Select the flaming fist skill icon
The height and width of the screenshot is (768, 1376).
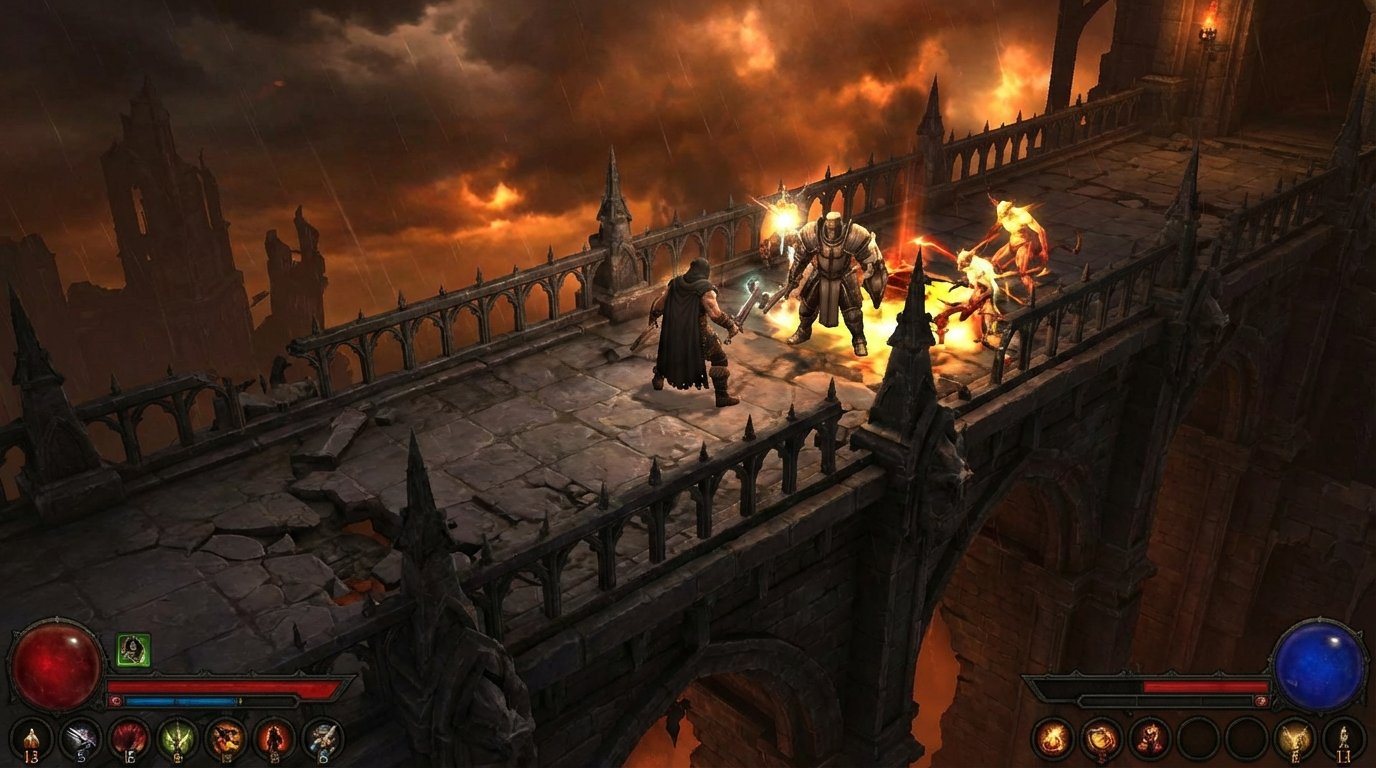click(x=1149, y=737)
